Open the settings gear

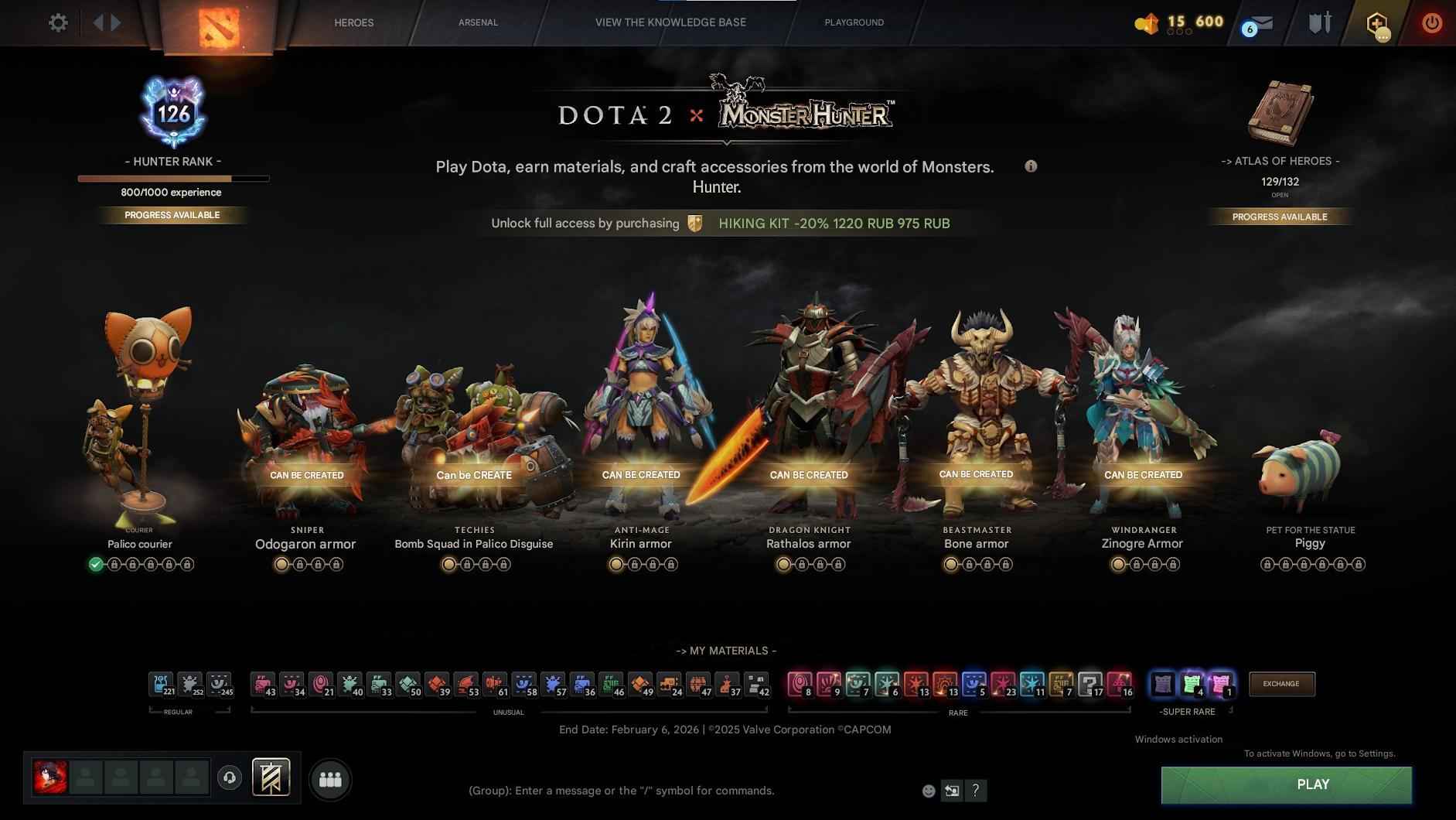[57, 22]
